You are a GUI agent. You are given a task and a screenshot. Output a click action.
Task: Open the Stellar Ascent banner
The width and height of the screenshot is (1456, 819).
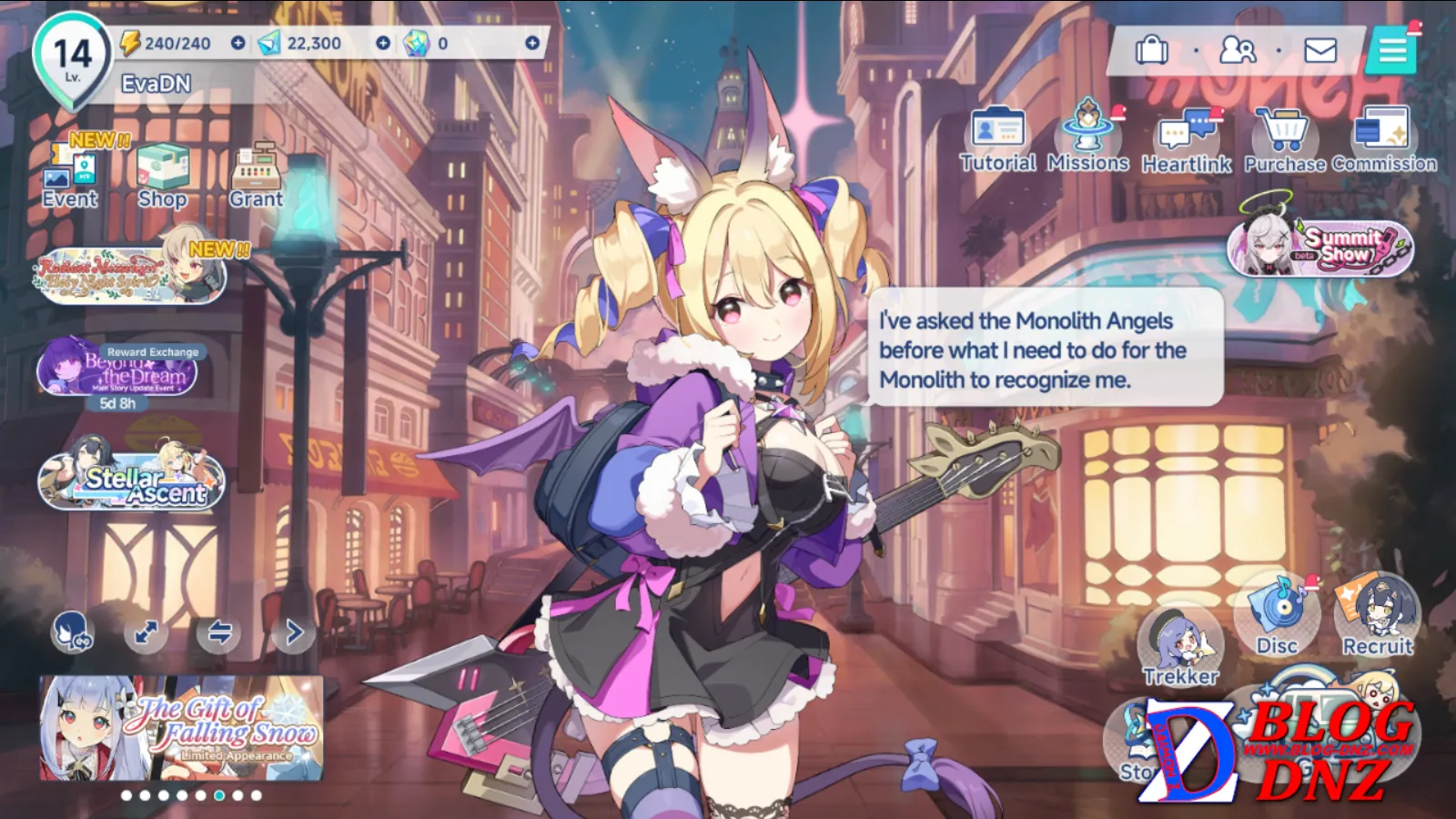tap(131, 481)
